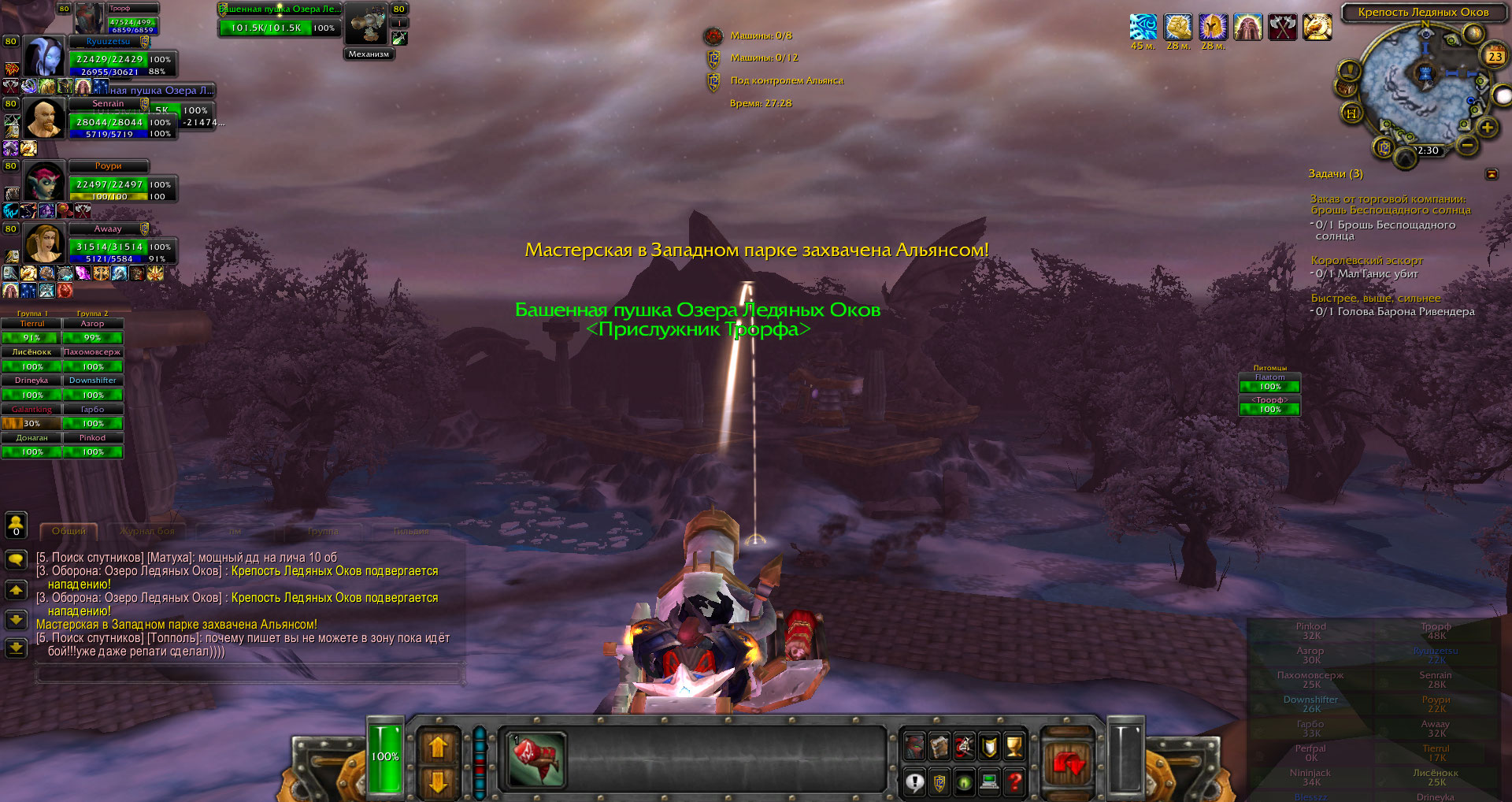Collapse the Задачи objectives tracker

(x=1492, y=174)
